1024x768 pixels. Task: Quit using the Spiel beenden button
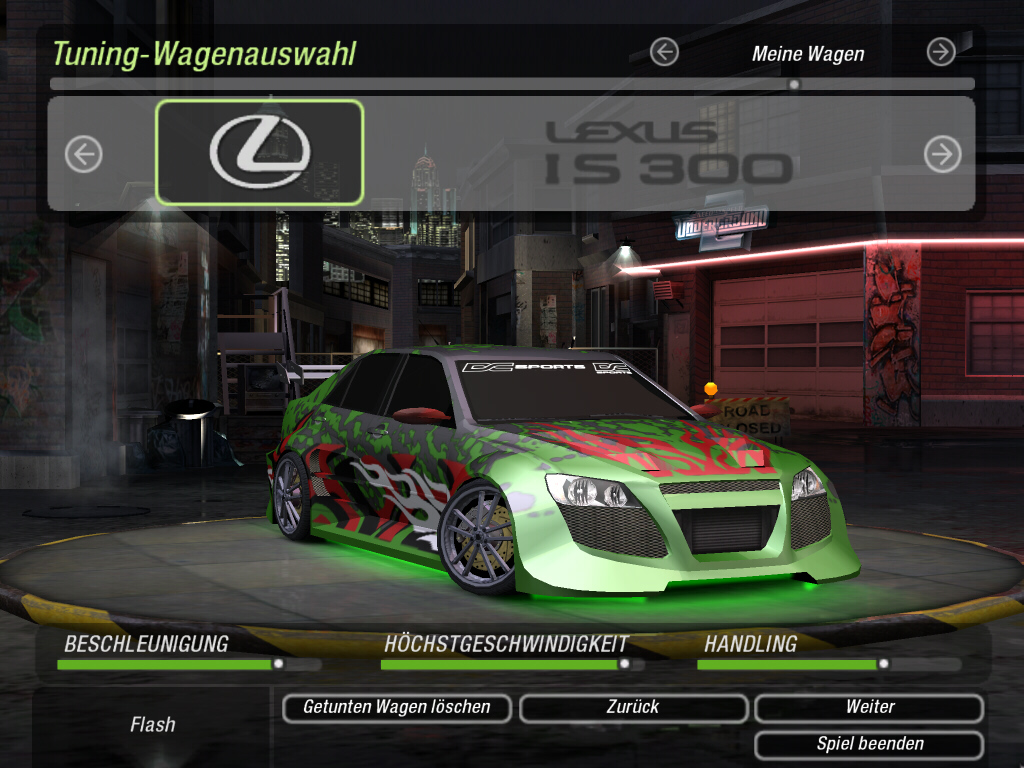click(x=869, y=745)
